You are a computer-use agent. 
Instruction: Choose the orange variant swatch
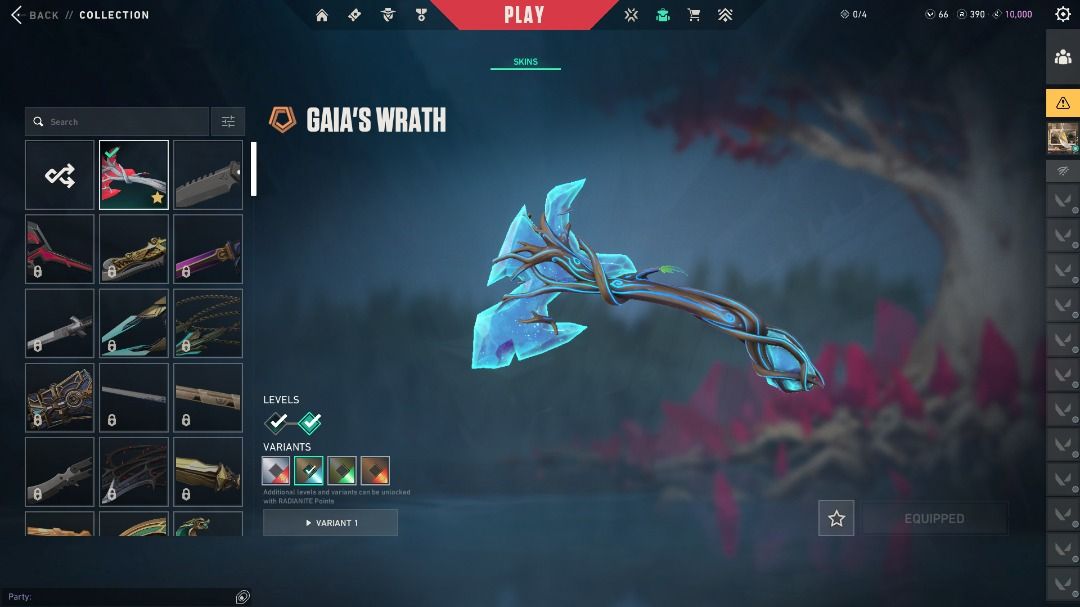(375, 470)
